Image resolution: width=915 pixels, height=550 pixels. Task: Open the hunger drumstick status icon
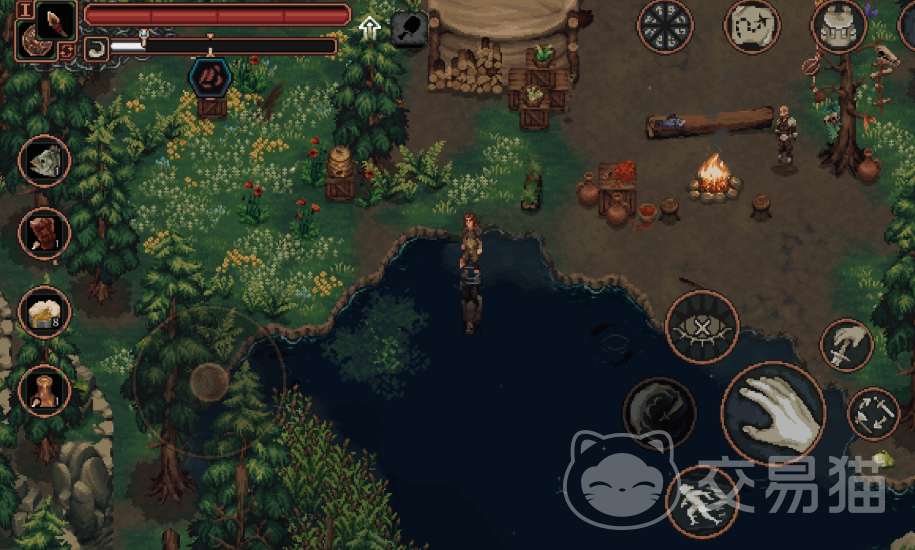(407, 27)
